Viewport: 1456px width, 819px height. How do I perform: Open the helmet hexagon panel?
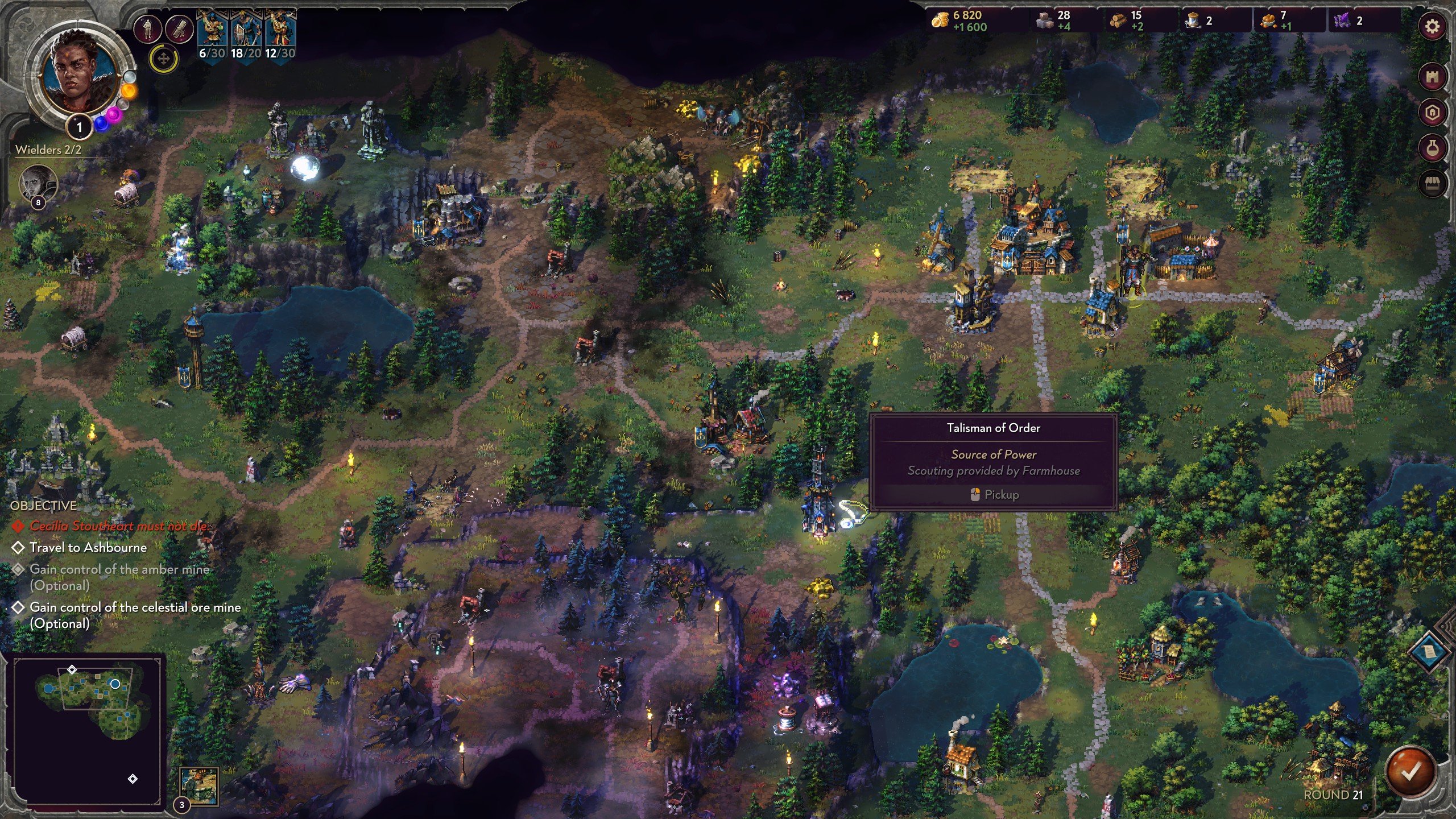point(1432,113)
